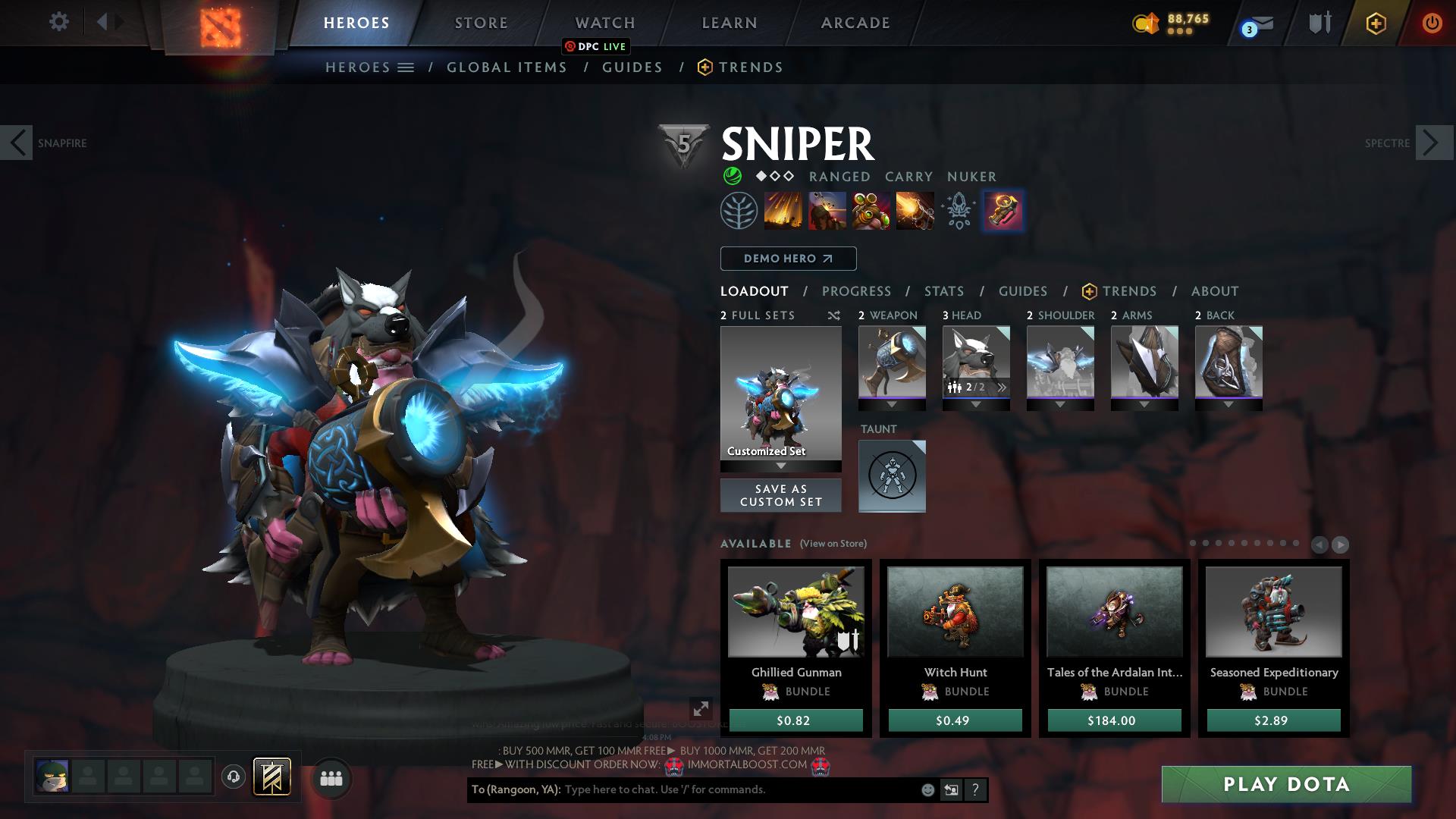Click the Witch Hunt bundle thumbnail
This screenshot has width=1456, height=819.
point(955,611)
